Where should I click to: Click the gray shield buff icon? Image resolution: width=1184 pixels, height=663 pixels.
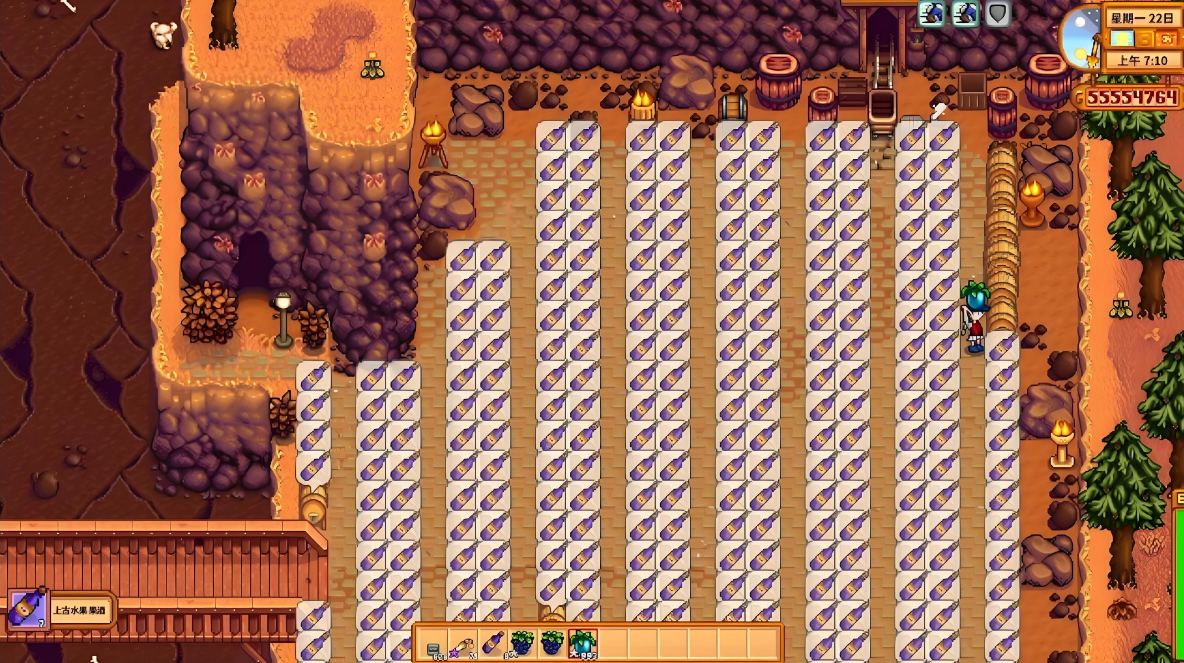coord(997,14)
